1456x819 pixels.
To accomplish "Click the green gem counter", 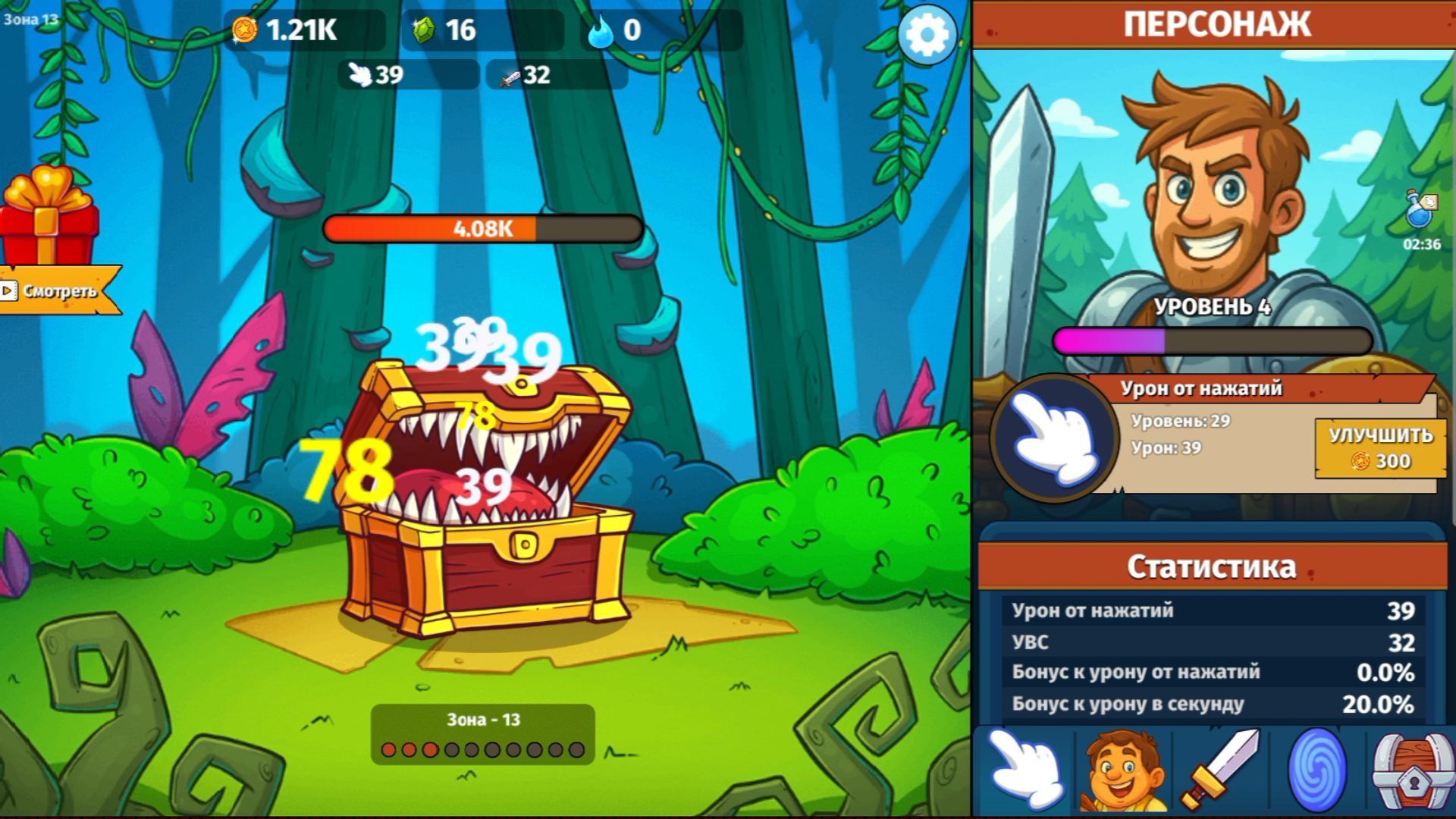I will click(426, 32).
